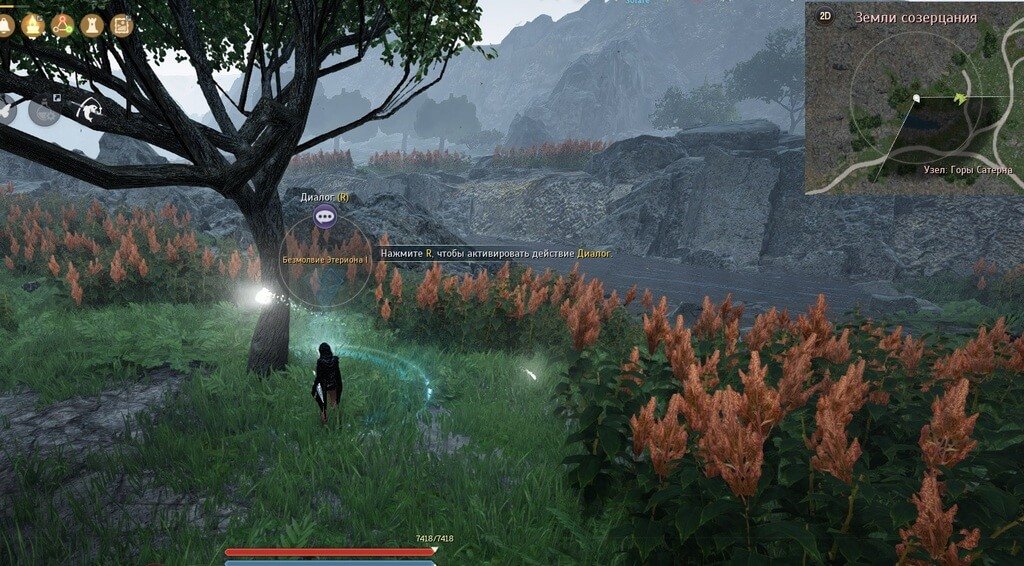Click the bell notification icon

4,25
